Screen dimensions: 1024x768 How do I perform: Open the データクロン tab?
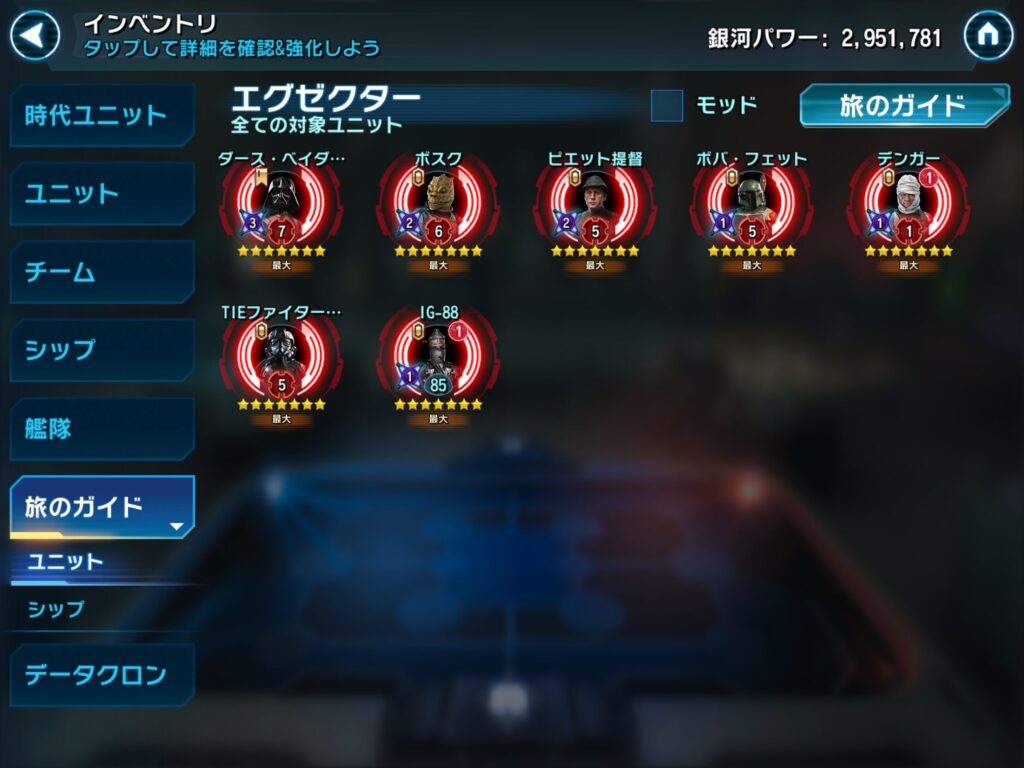[x=100, y=674]
